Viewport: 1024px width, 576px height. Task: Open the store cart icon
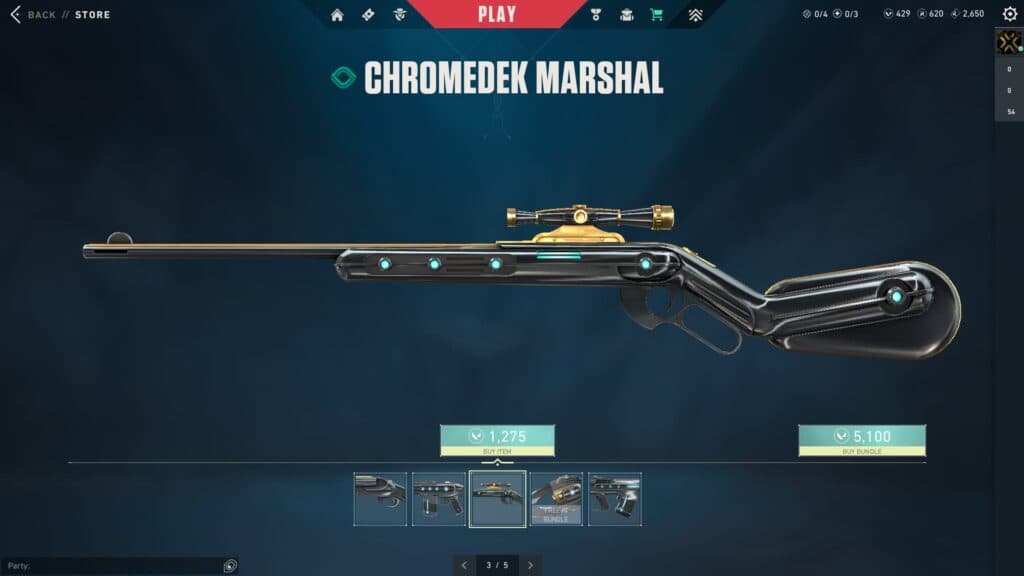(x=656, y=15)
